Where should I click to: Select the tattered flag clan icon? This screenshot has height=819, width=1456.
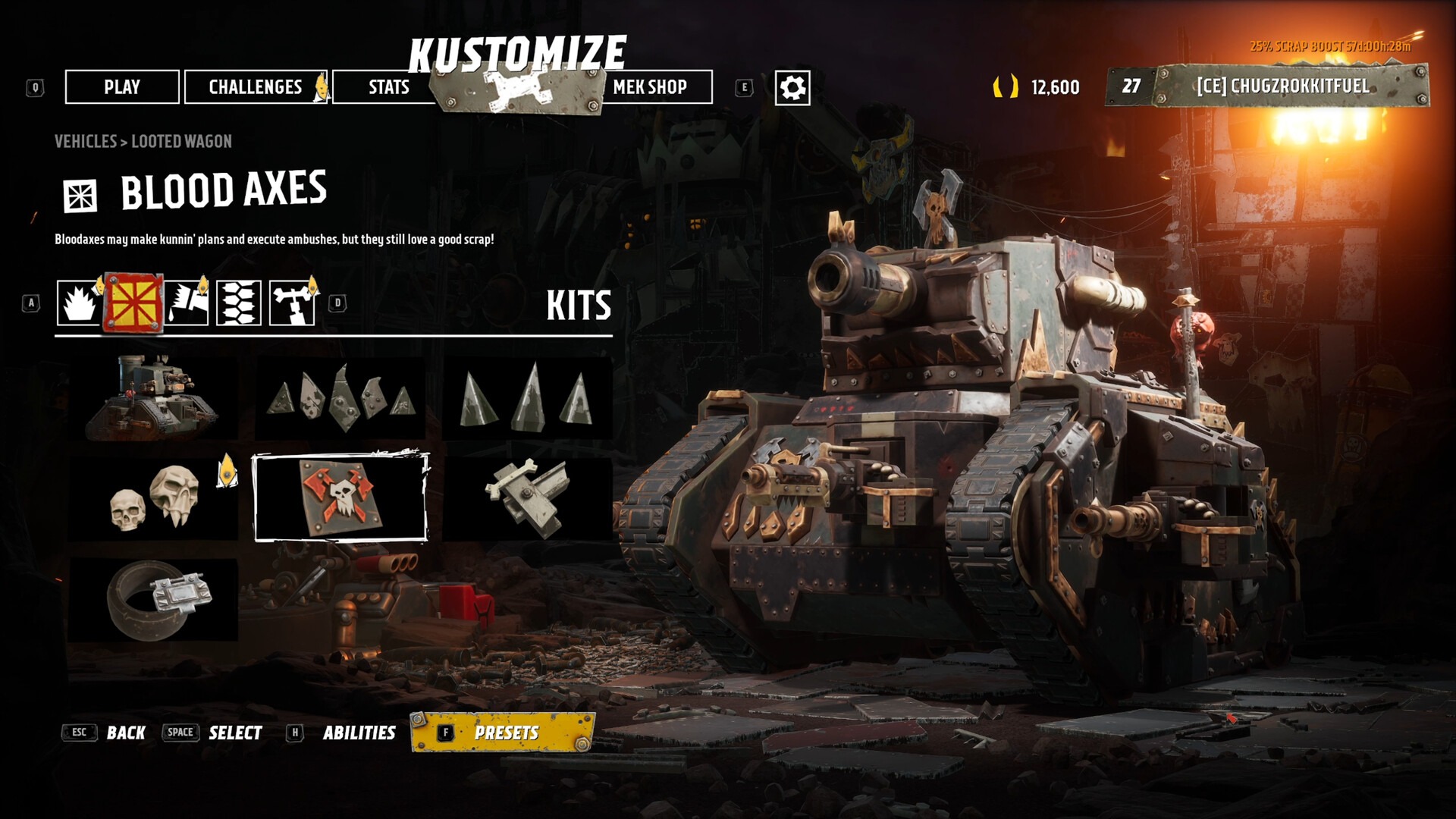pyautogui.click(x=187, y=303)
